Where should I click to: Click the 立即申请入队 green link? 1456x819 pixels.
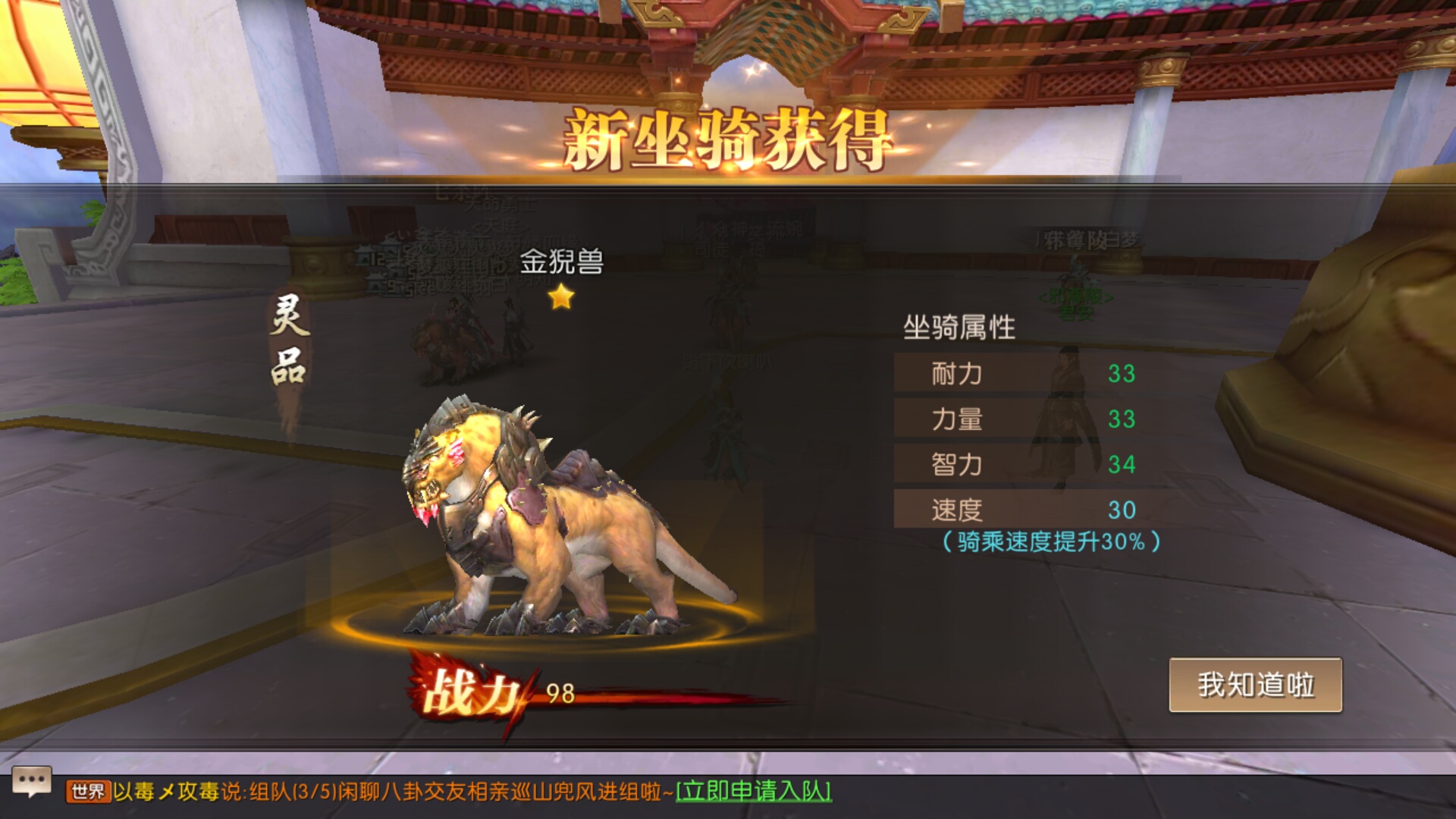[x=755, y=789]
